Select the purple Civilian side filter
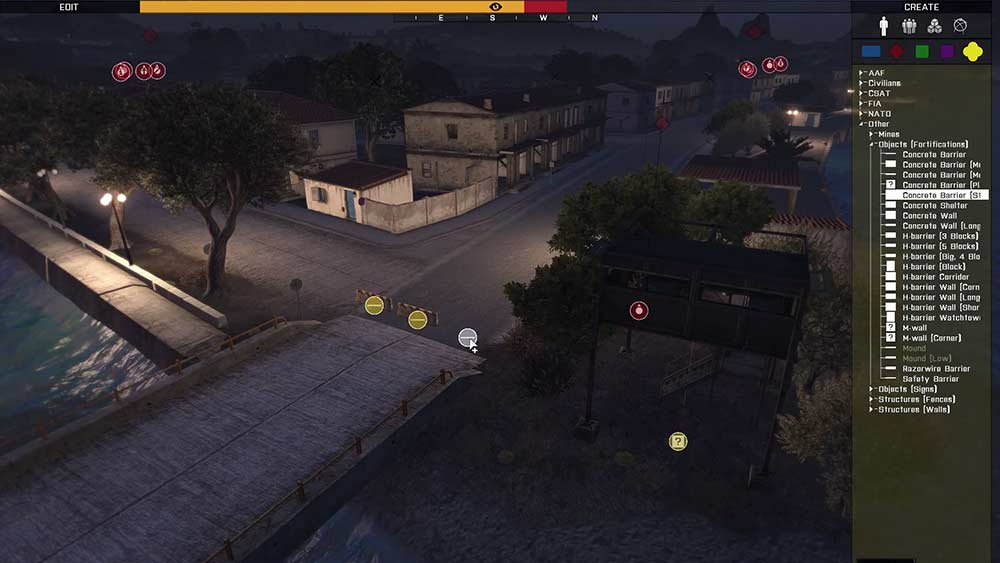Viewport: 1000px width, 563px height. tap(947, 51)
